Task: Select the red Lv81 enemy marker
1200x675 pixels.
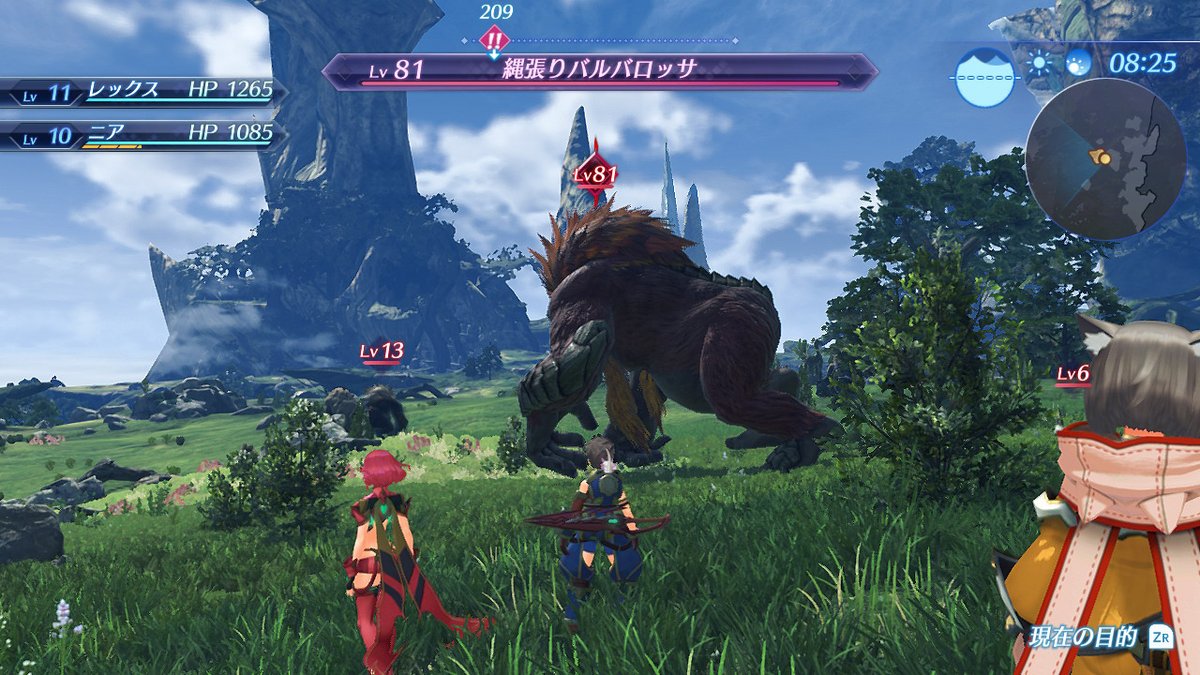Action: 595,174
